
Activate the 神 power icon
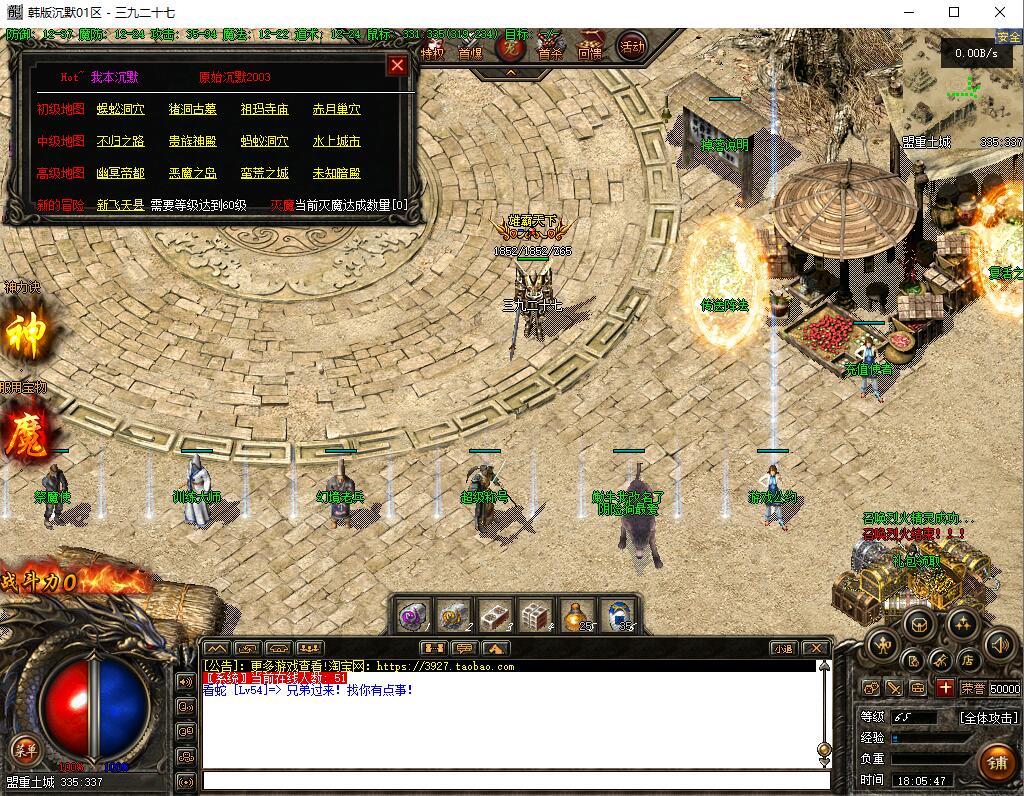coord(25,335)
